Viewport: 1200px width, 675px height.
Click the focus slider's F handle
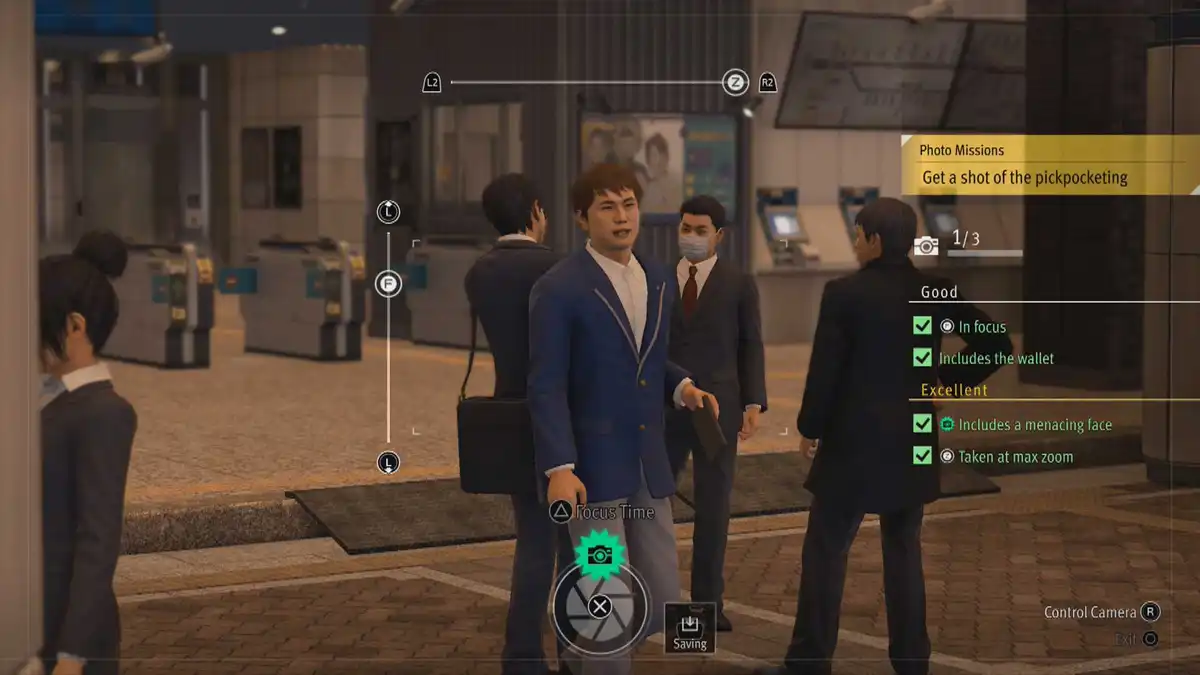pyautogui.click(x=388, y=284)
